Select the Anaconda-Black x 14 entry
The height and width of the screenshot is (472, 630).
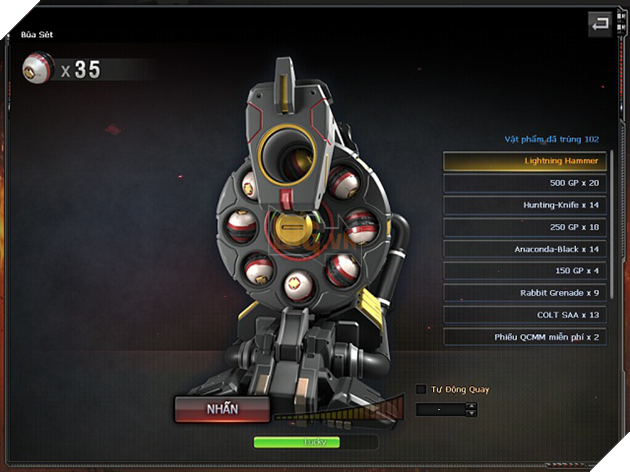pos(525,249)
